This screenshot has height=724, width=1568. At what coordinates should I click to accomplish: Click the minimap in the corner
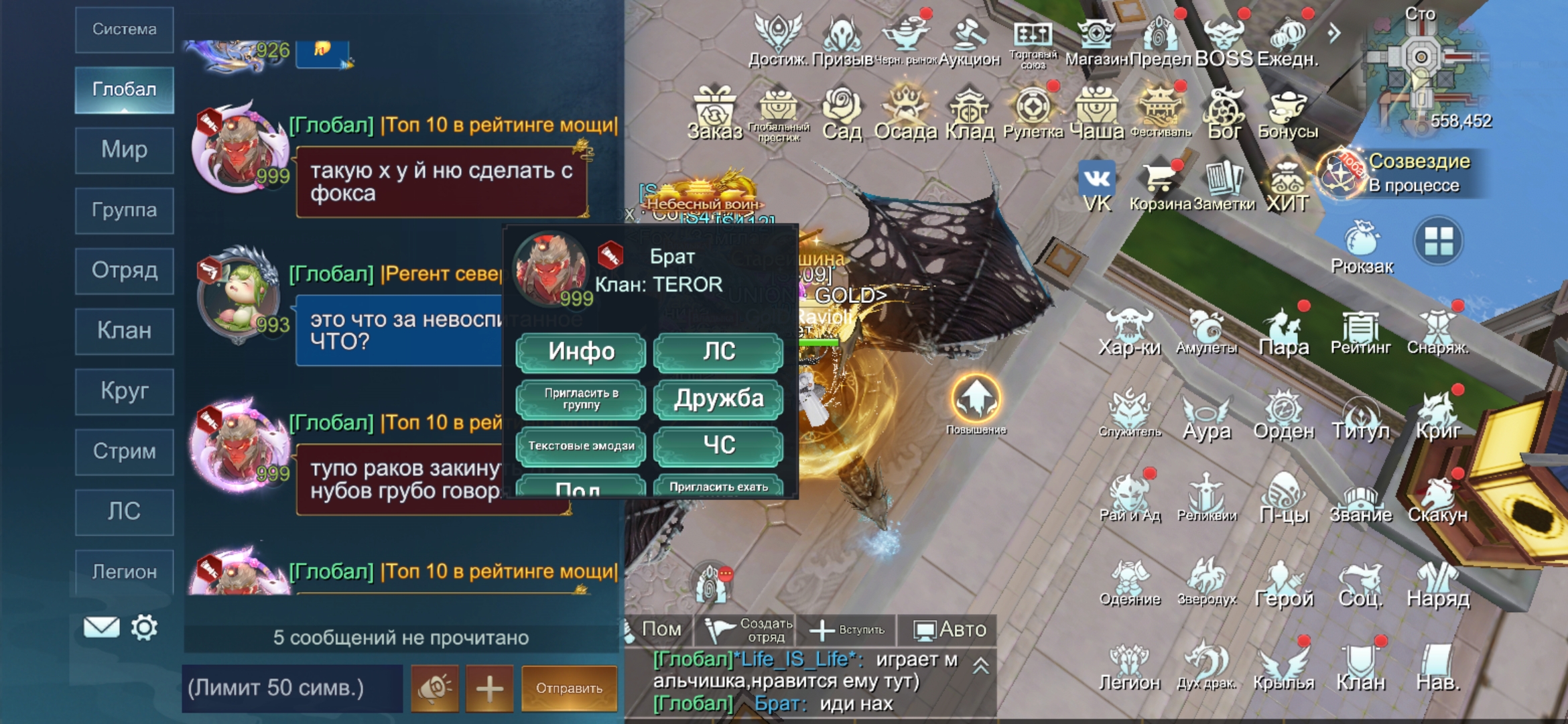[x=1421, y=67]
